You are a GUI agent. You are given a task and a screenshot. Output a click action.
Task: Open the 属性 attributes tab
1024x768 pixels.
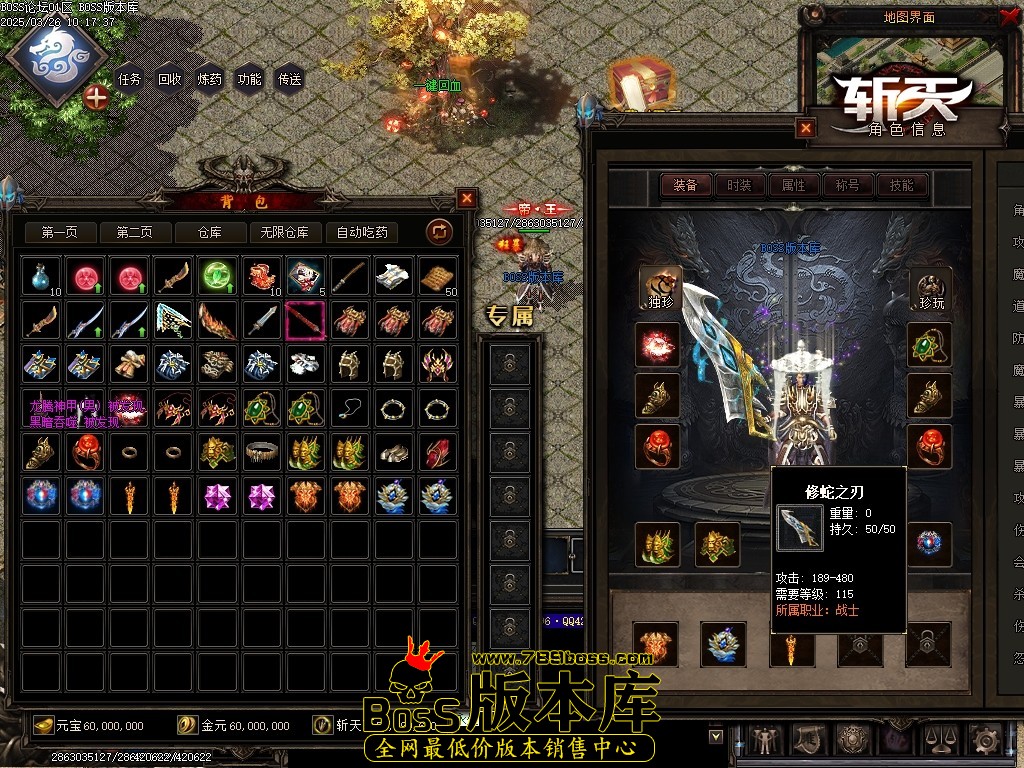pos(793,185)
